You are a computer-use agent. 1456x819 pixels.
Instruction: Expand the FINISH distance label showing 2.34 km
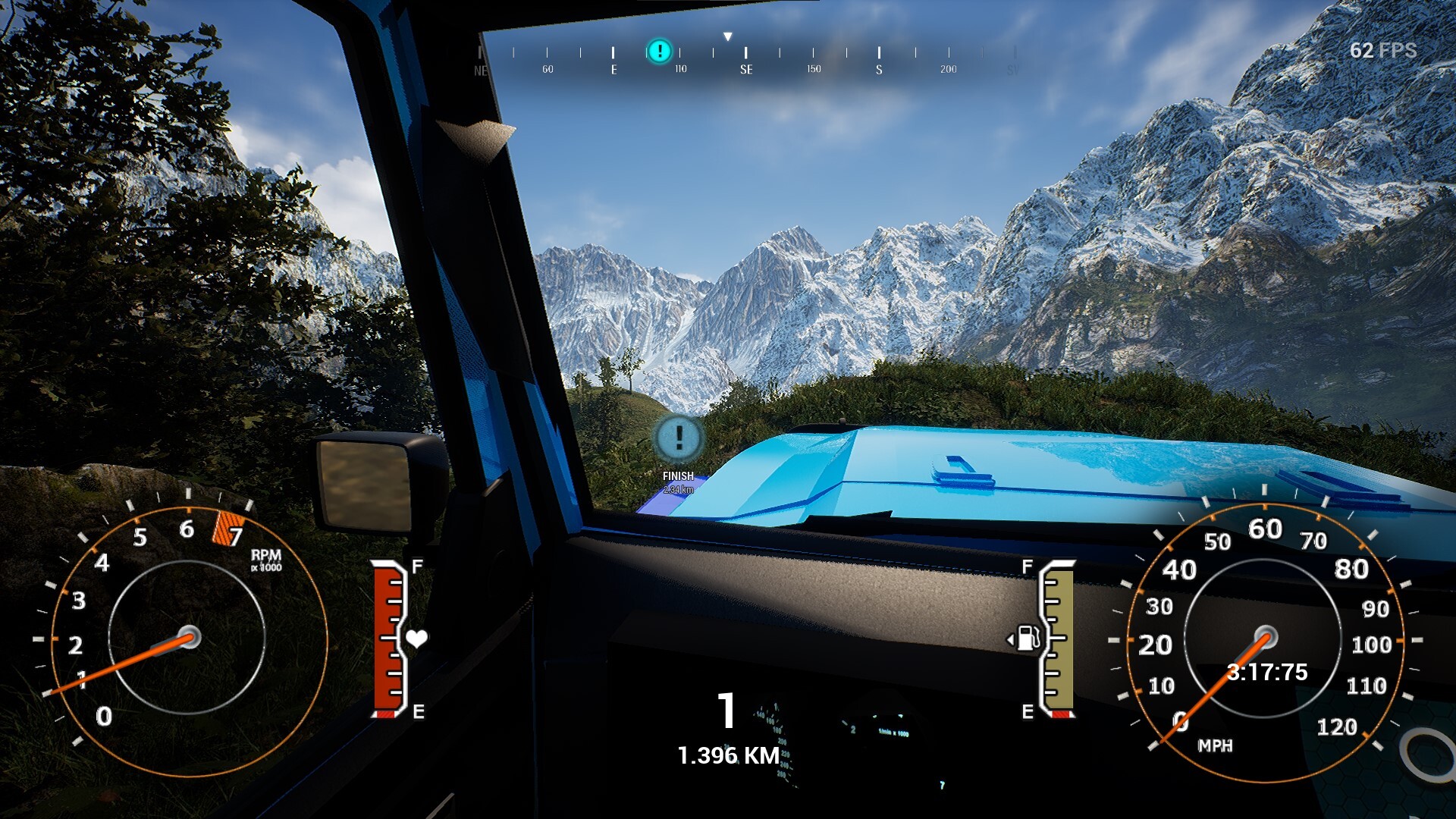coord(678,489)
